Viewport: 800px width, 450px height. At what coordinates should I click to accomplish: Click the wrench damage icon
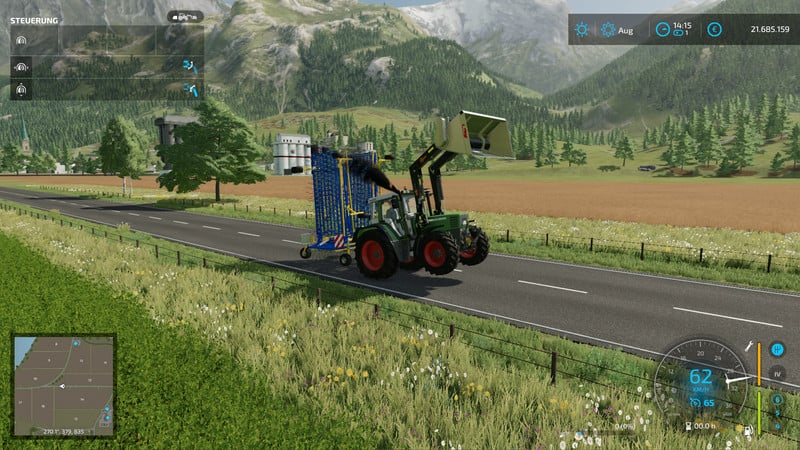(747, 349)
